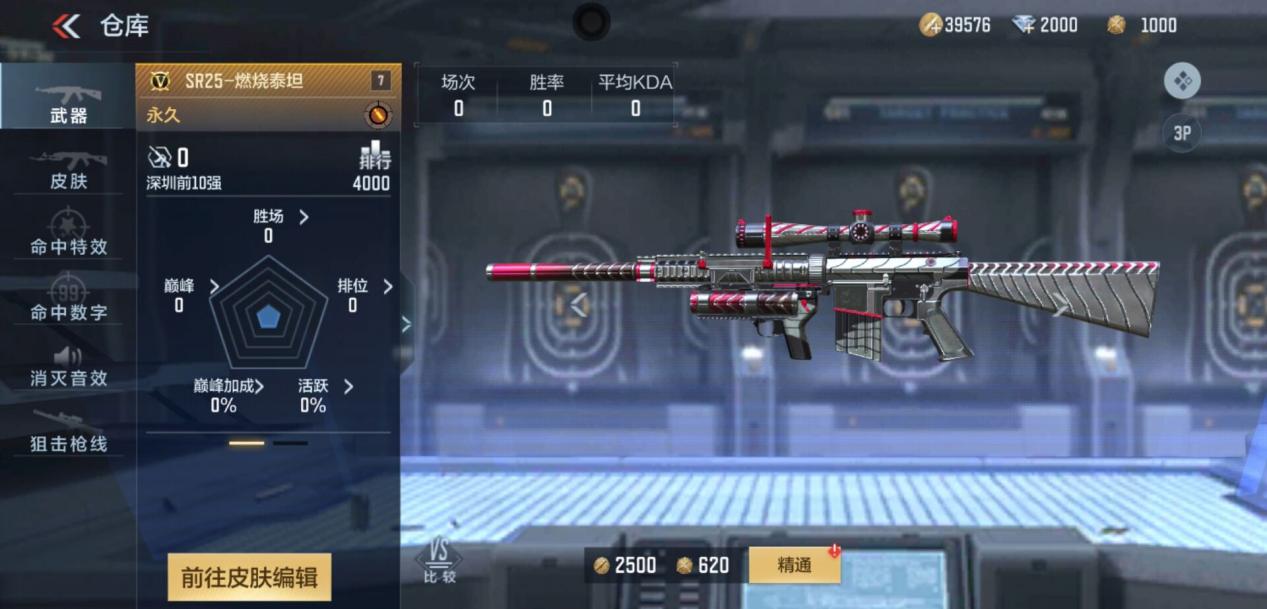Open the 命中数字 tab
Viewport: 1267px width, 609px height.
[x=68, y=300]
